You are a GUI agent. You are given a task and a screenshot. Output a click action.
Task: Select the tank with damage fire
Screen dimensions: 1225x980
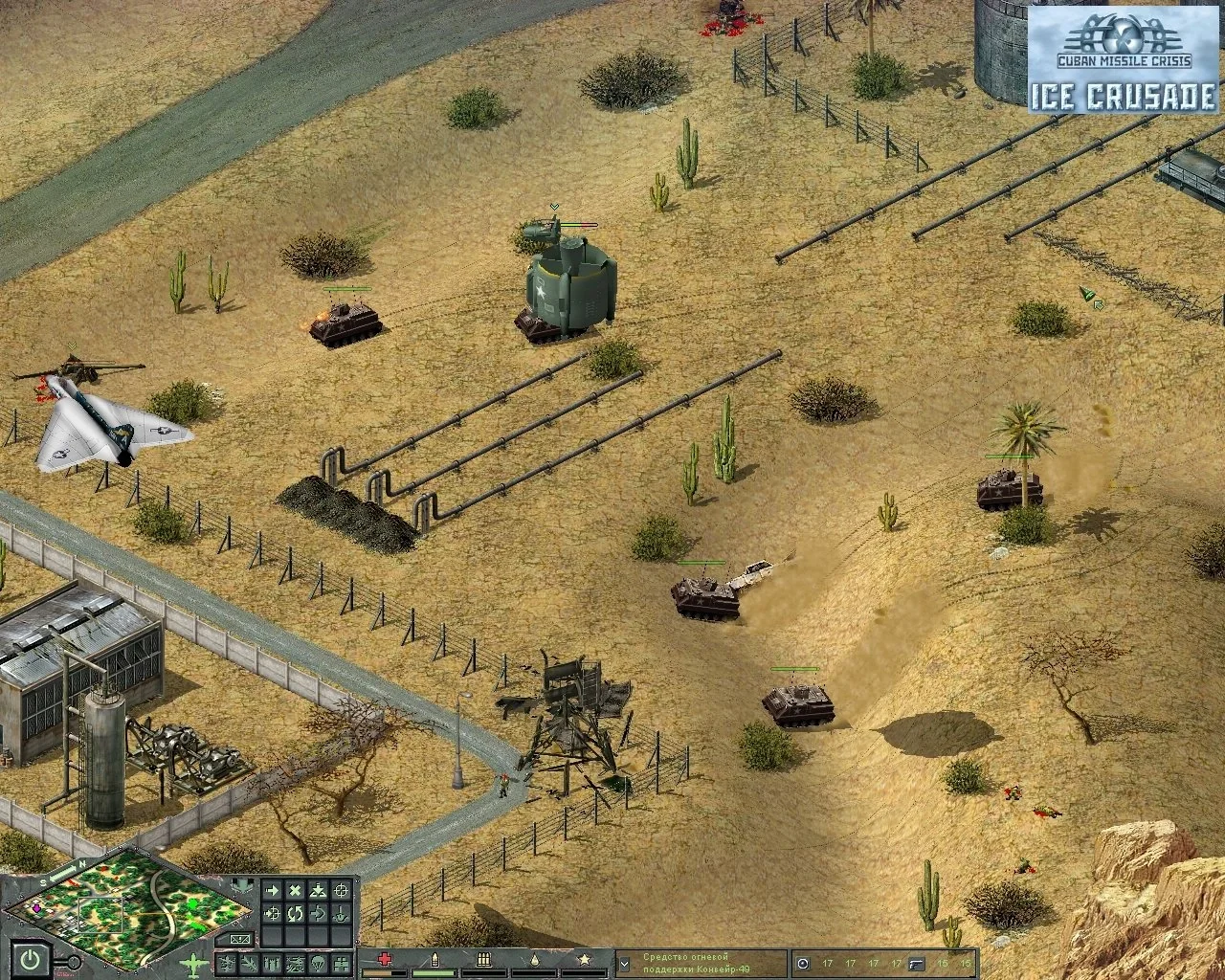345,323
